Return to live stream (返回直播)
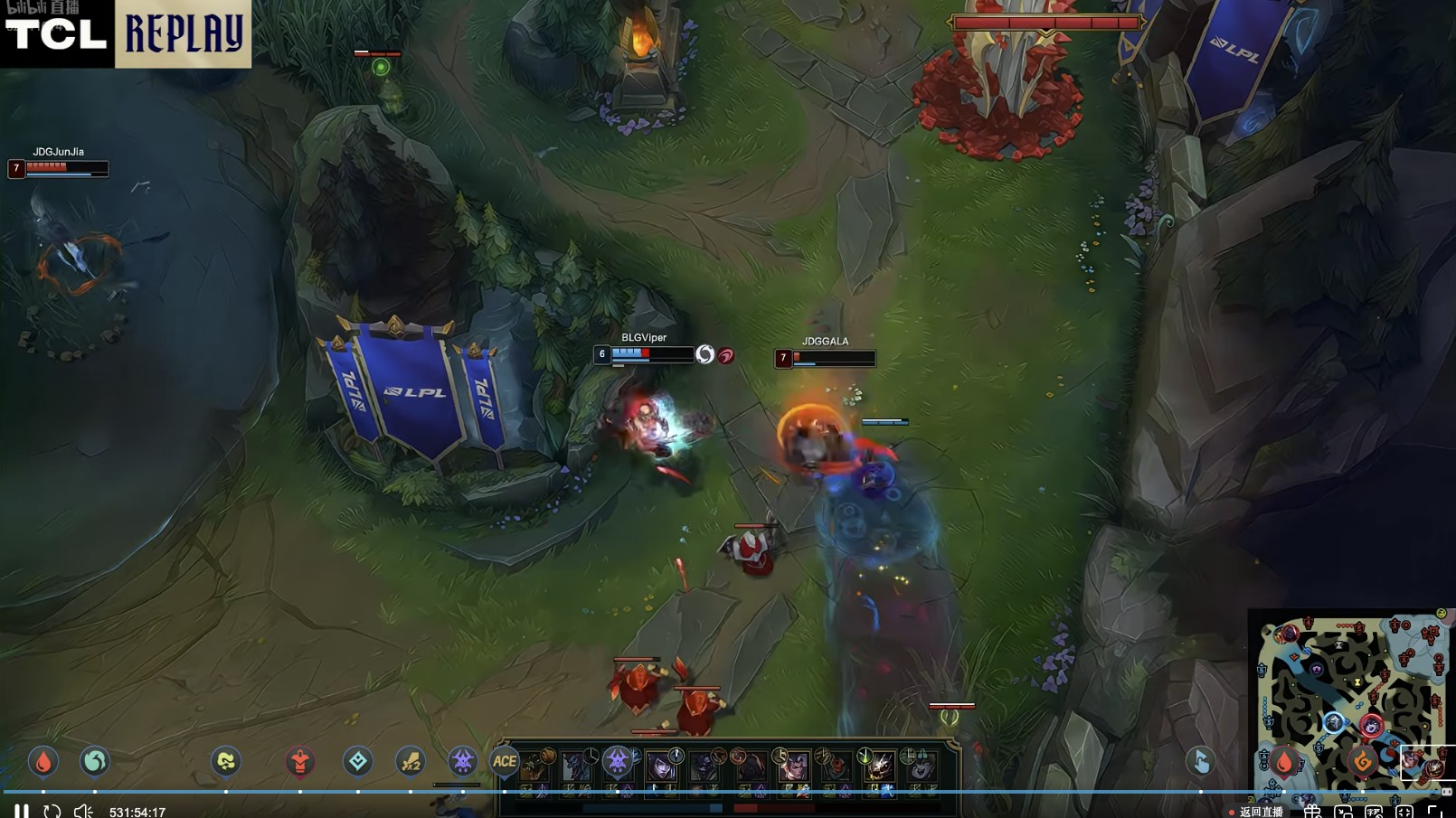 pyautogui.click(x=1261, y=812)
